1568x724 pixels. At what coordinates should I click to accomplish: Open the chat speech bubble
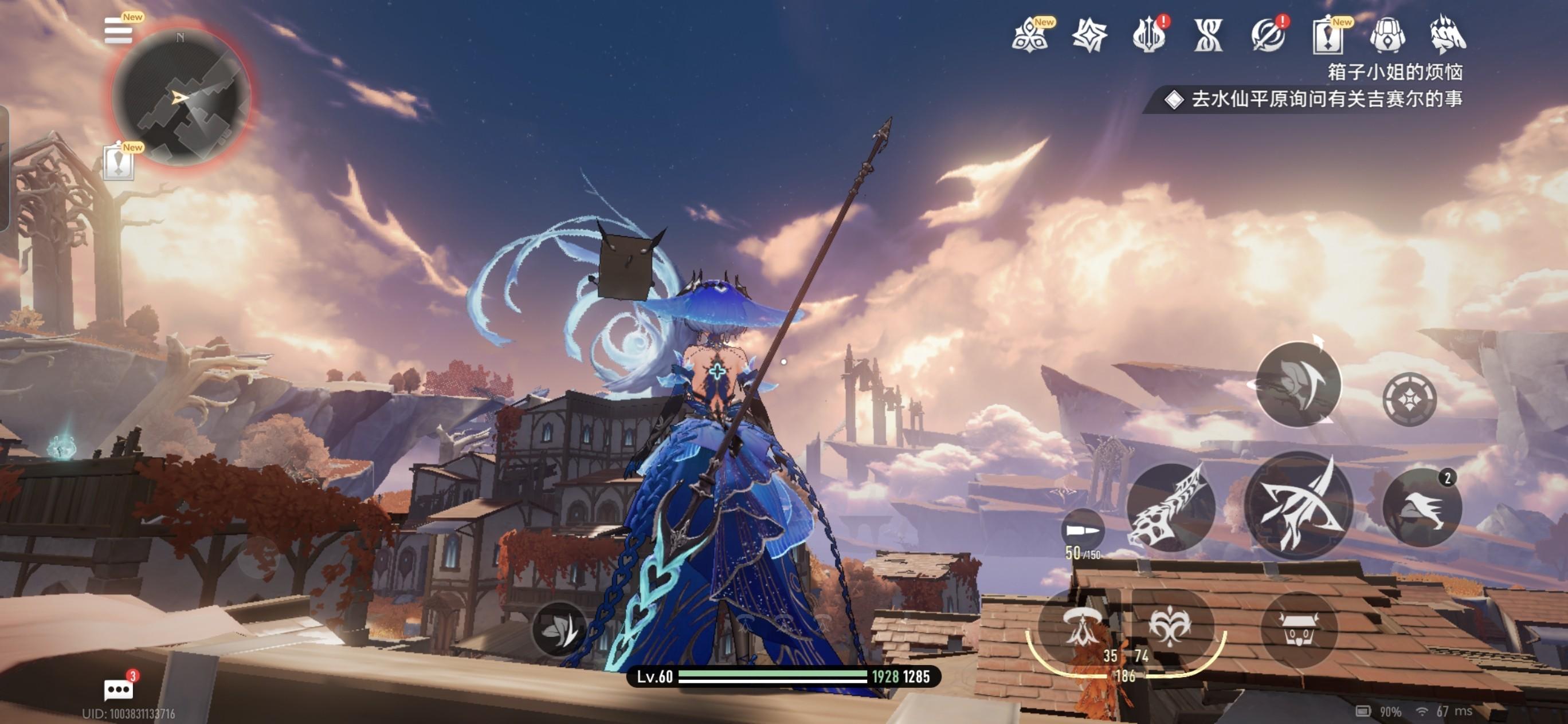(118, 690)
